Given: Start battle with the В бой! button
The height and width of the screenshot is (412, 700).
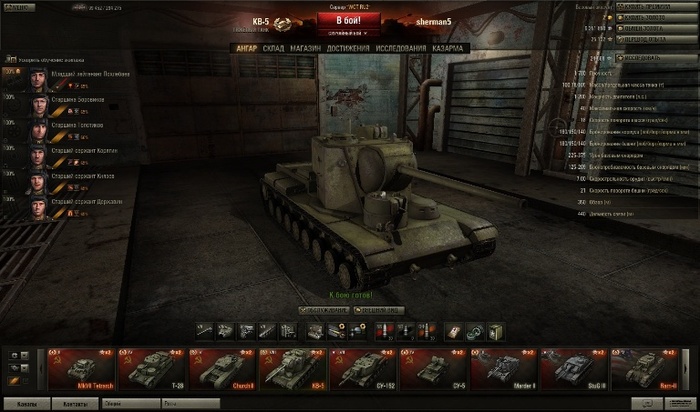Looking at the screenshot, I should pos(349,20).
